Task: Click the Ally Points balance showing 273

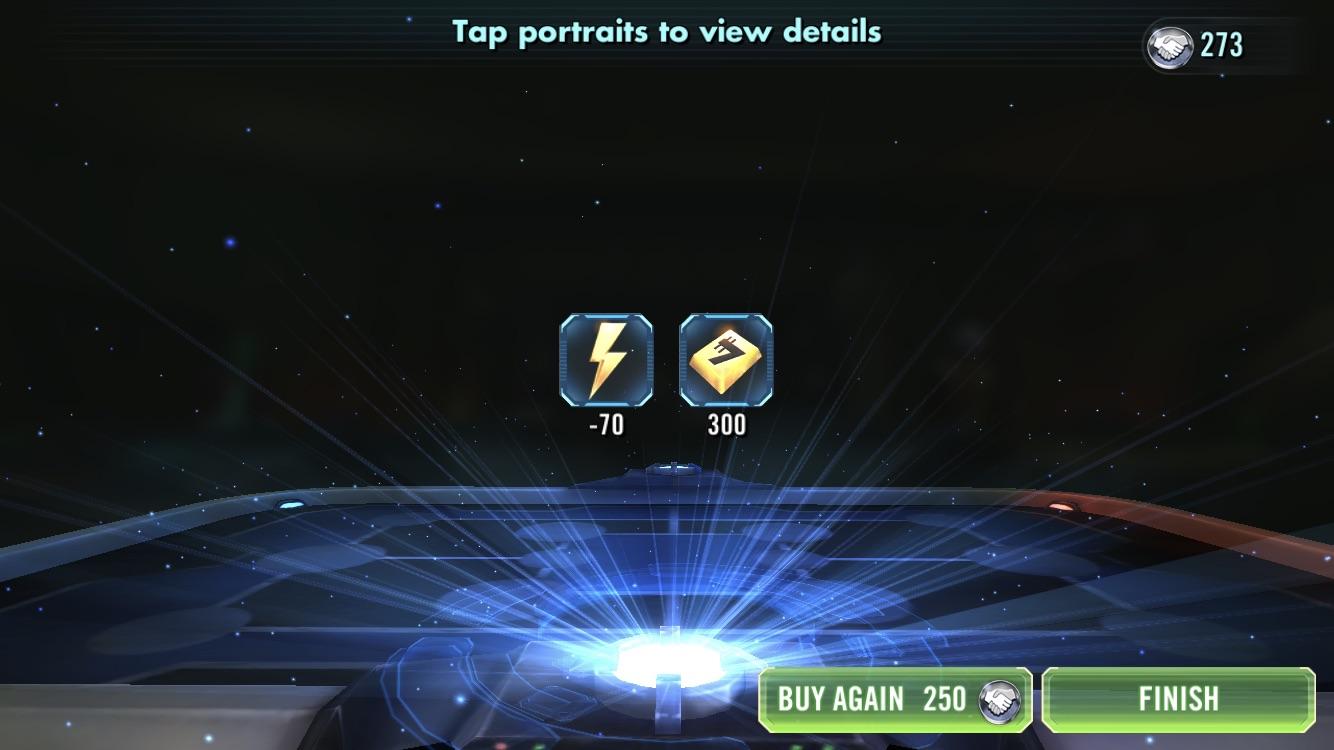Action: pyautogui.click(x=1221, y=44)
